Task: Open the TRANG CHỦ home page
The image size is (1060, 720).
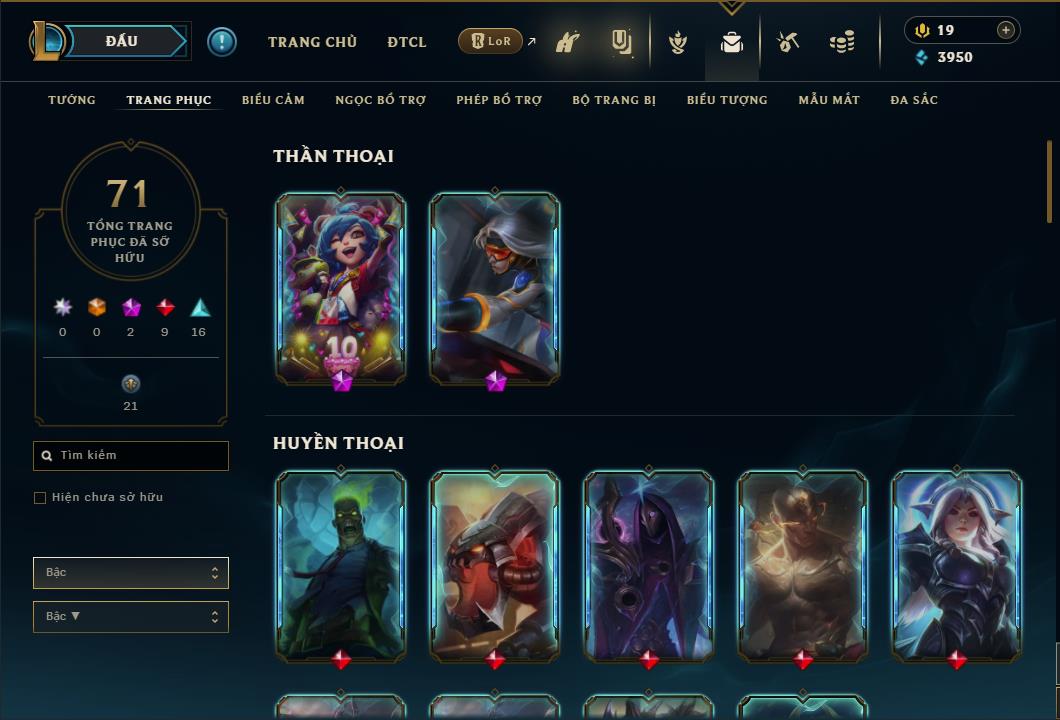Action: click(x=312, y=42)
